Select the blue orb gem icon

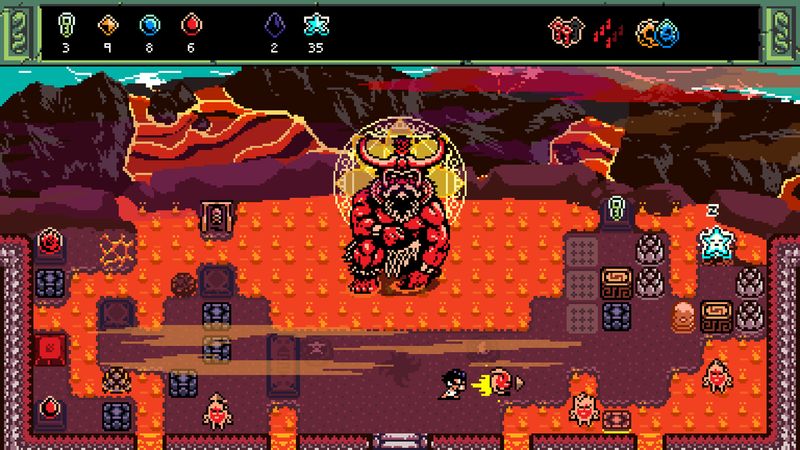pyautogui.click(x=150, y=25)
